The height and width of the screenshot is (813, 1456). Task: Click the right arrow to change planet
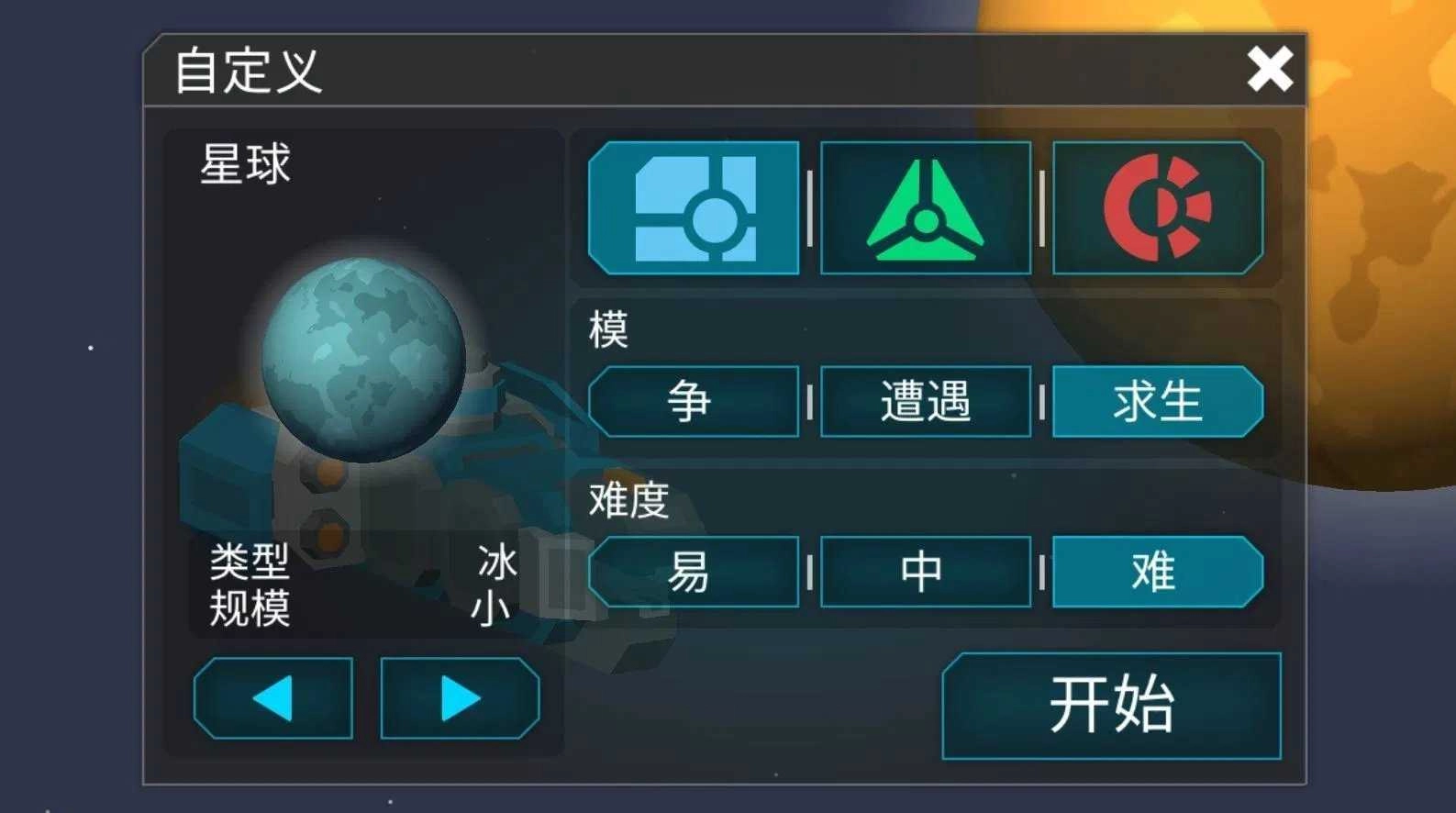(460, 697)
